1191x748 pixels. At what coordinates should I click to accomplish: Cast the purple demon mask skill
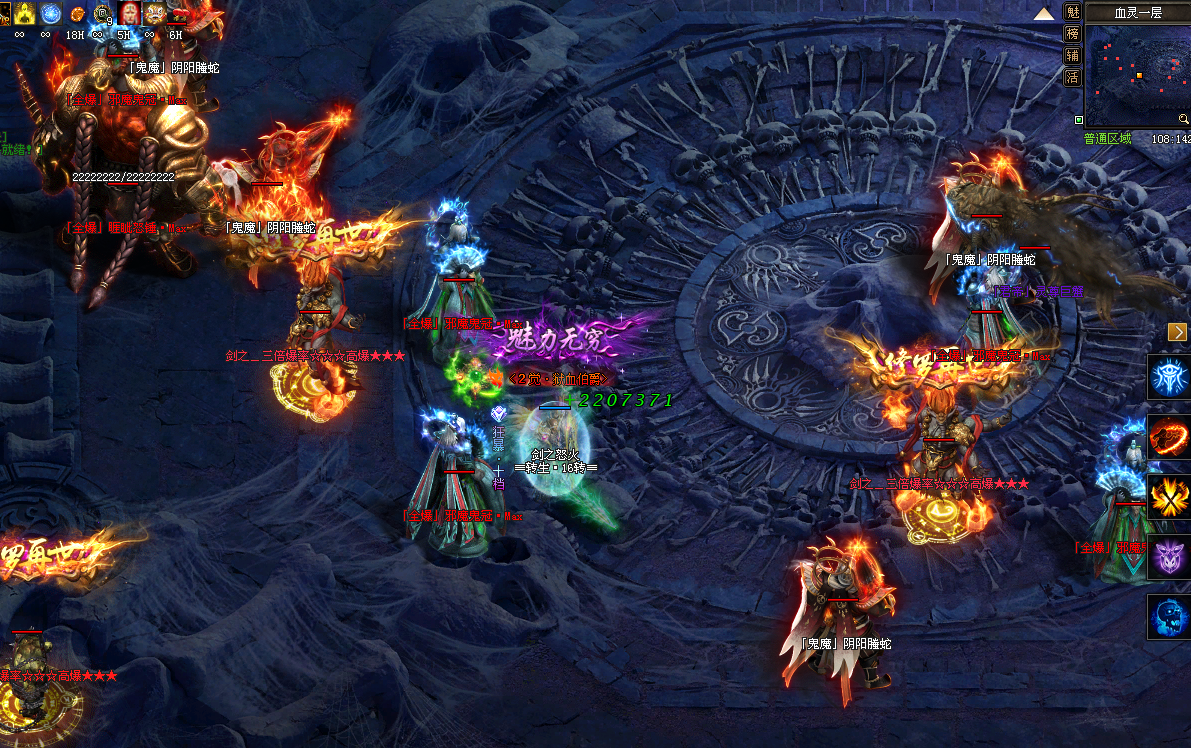tap(1168, 556)
